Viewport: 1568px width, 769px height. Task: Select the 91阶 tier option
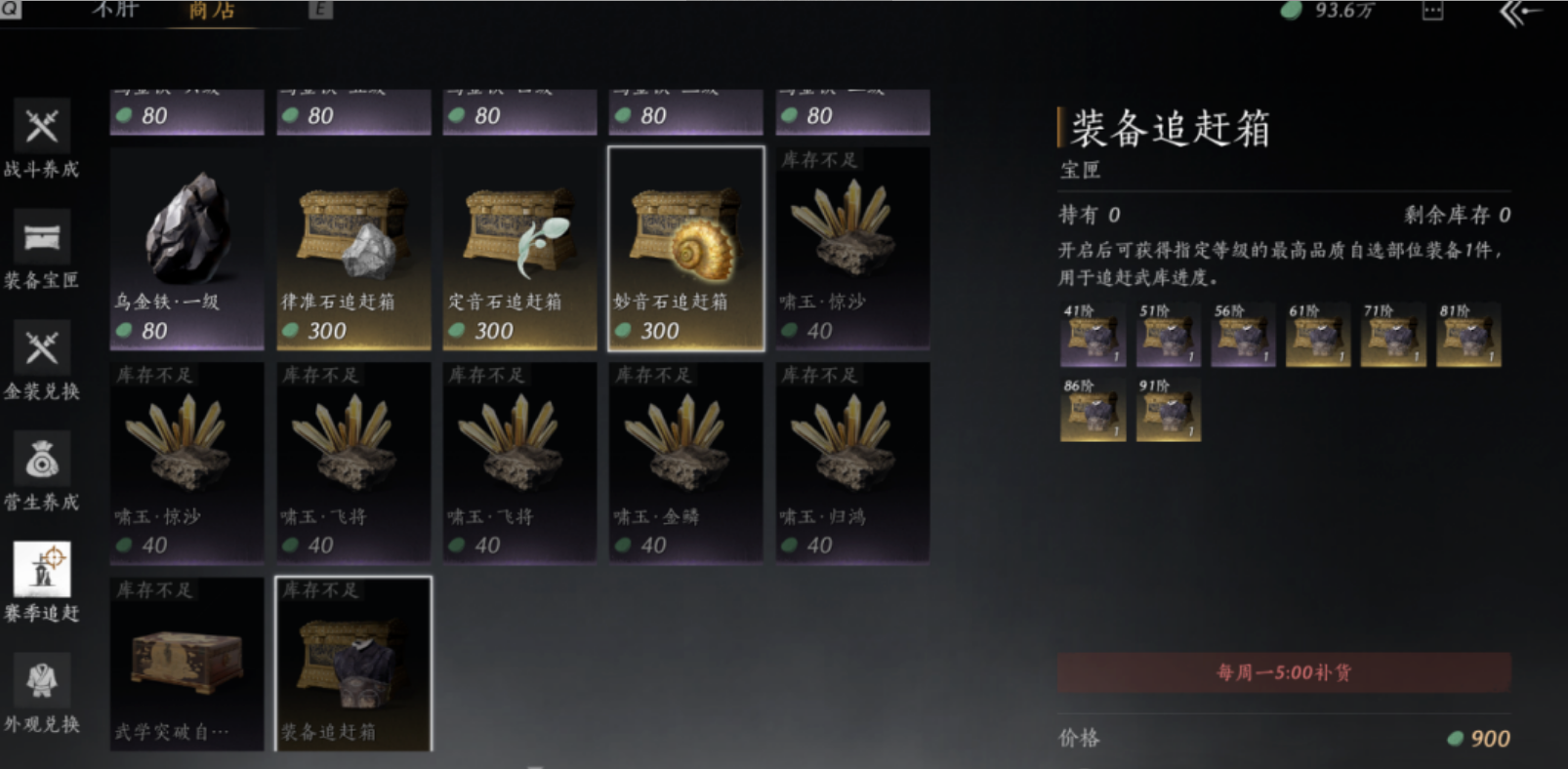point(1168,410)
